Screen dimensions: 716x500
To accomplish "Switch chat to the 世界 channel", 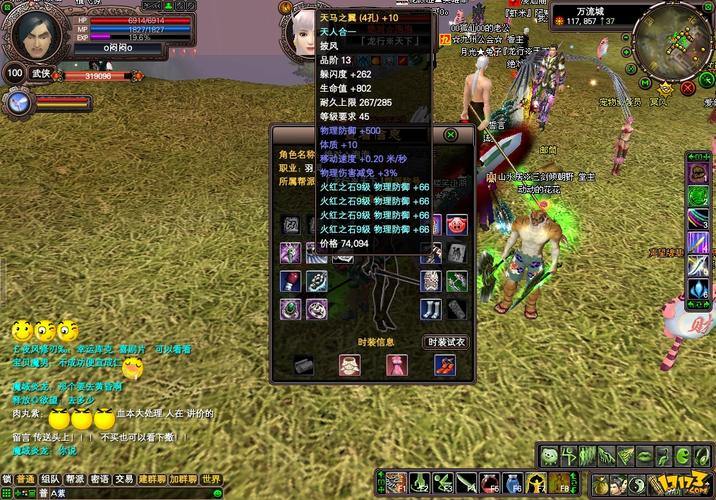I will coord(211,479).
